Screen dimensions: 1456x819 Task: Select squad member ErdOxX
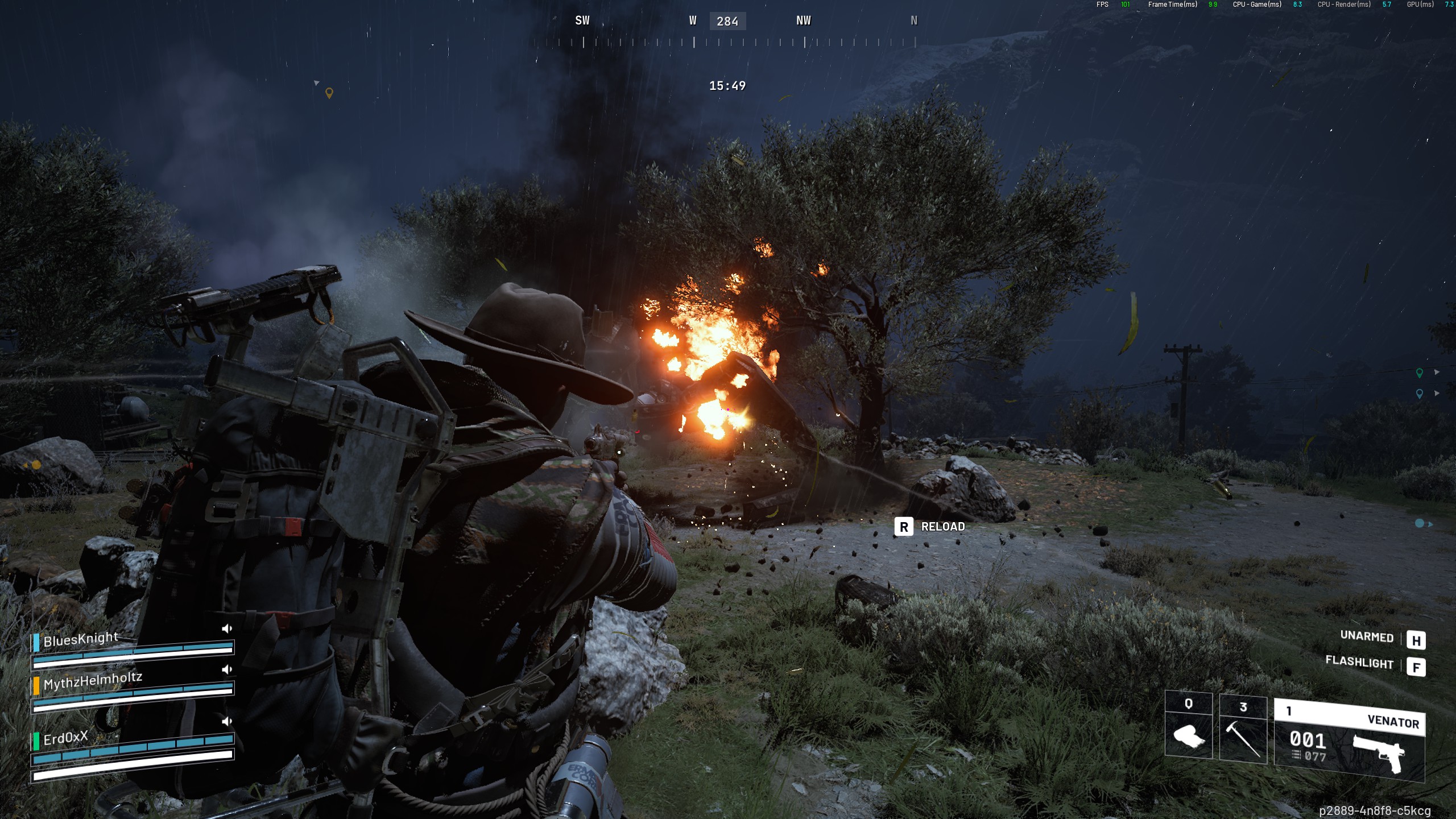(x=65, y=738)
